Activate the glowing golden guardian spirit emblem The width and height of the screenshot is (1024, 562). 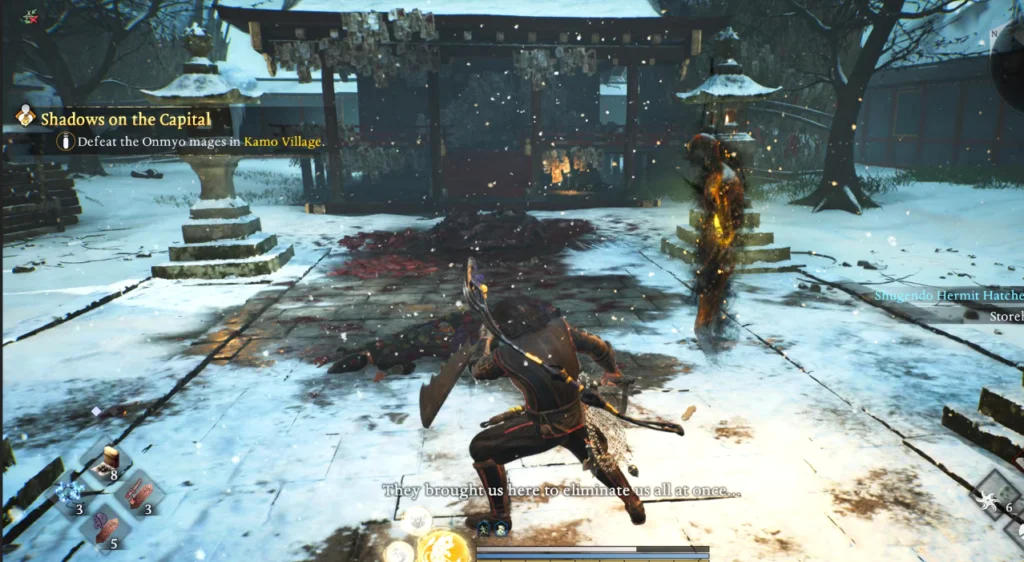444,547
